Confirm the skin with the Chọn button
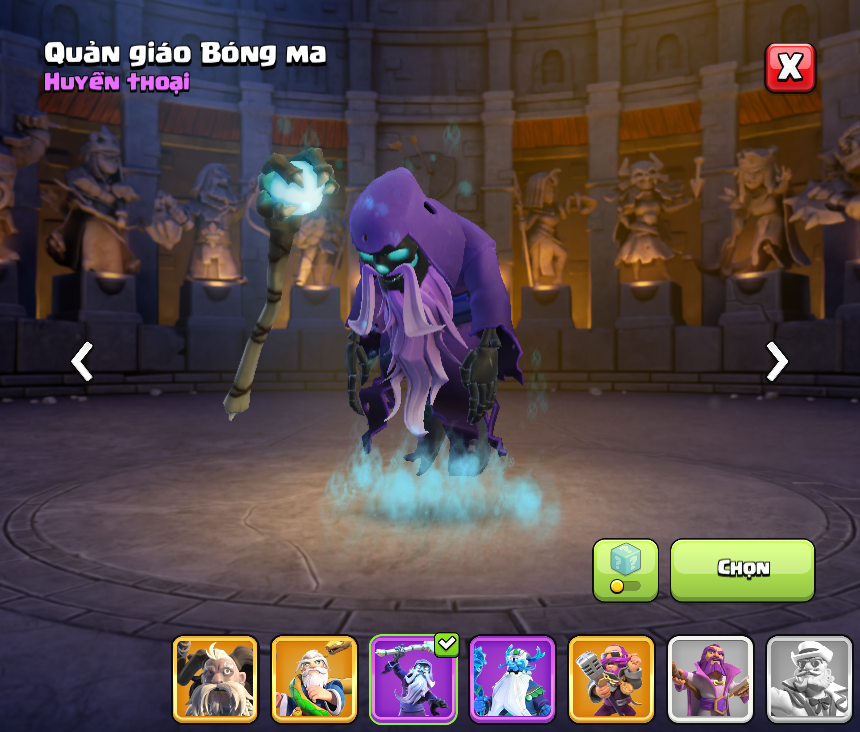The height and width of the screenshot is (732, 860). coord(742,570)
